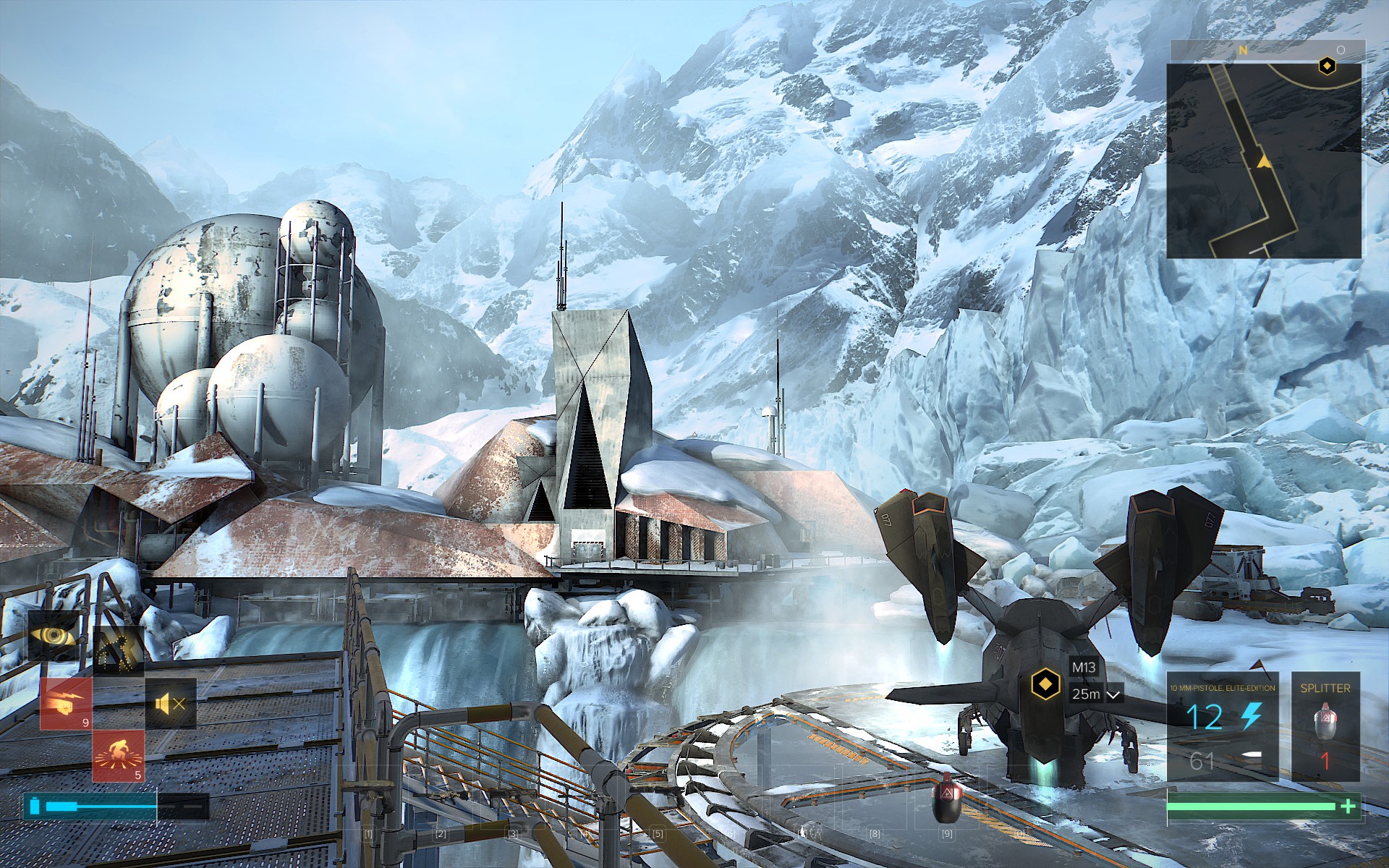Toggle the muted speaker silent-movement augmentation
Screen dimensions: 1389x868
(171, 703)
